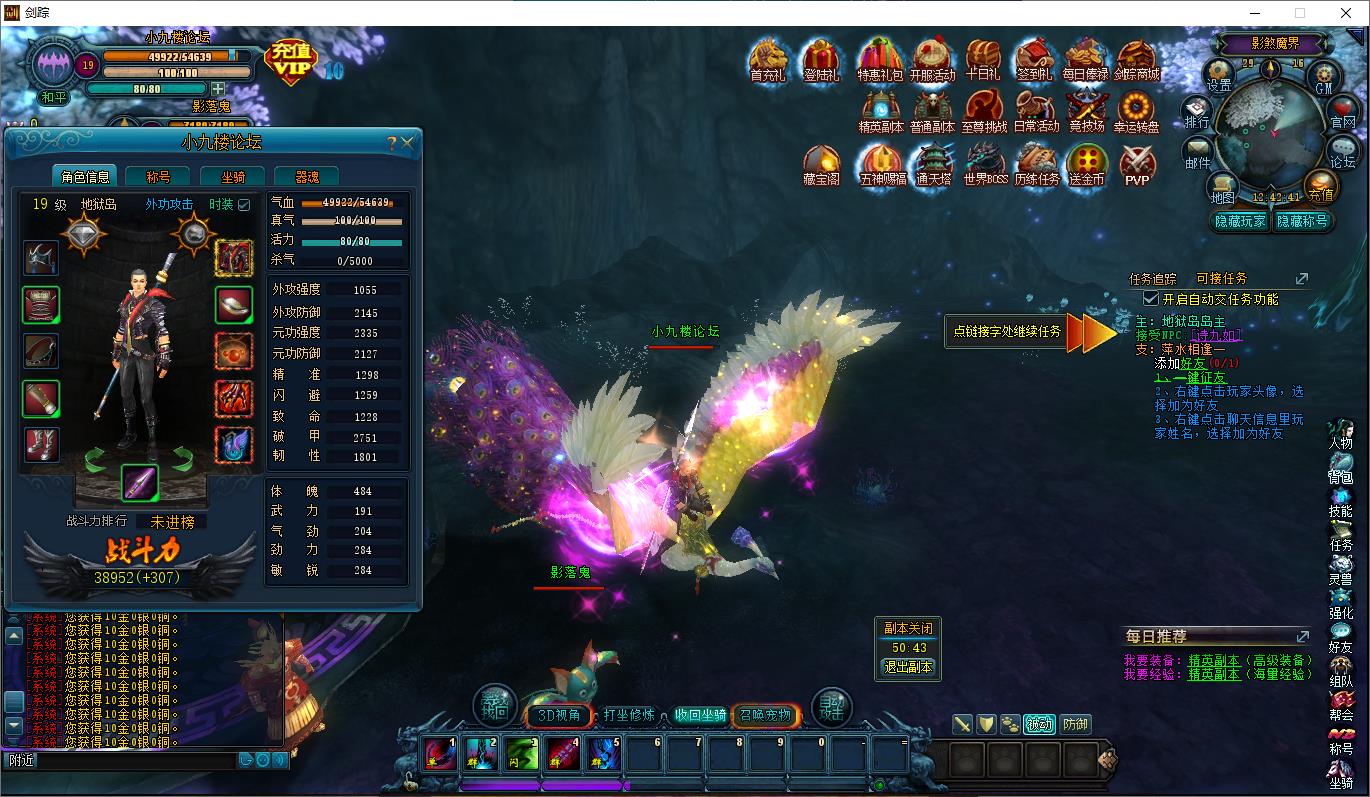Click the 隐藏玩家 button

[x=1240, y=221]
